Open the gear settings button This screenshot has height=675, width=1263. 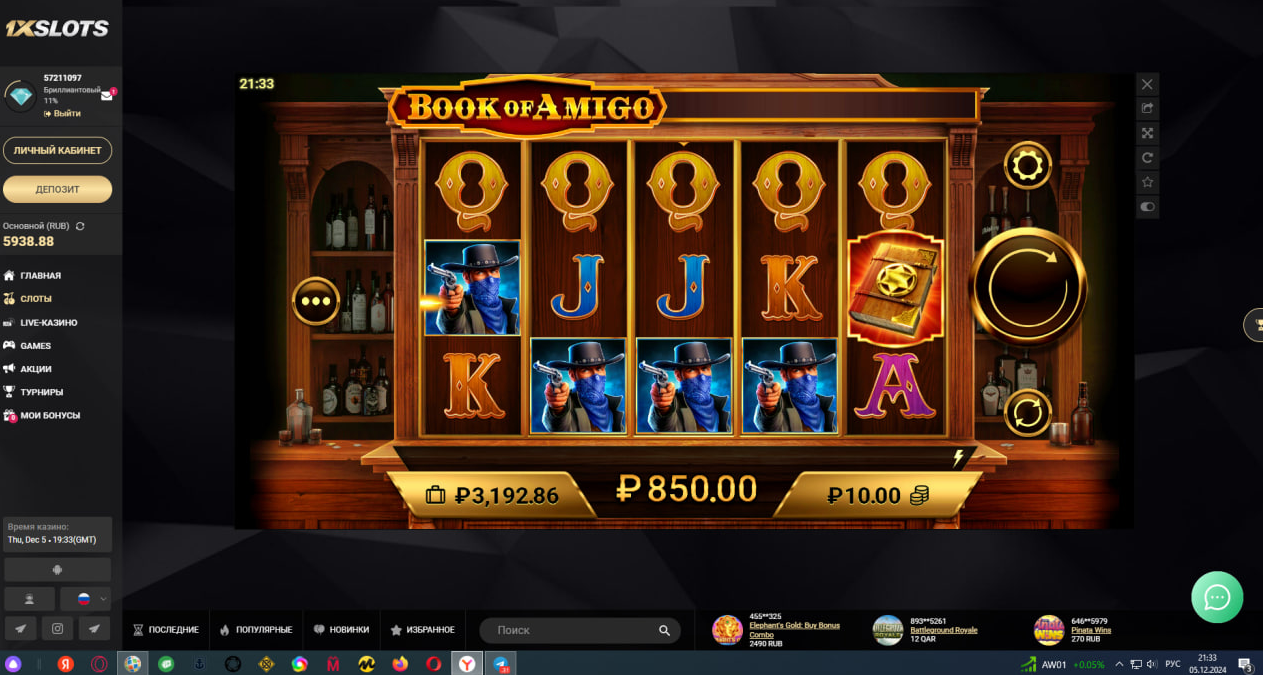tap(1027, 165)
